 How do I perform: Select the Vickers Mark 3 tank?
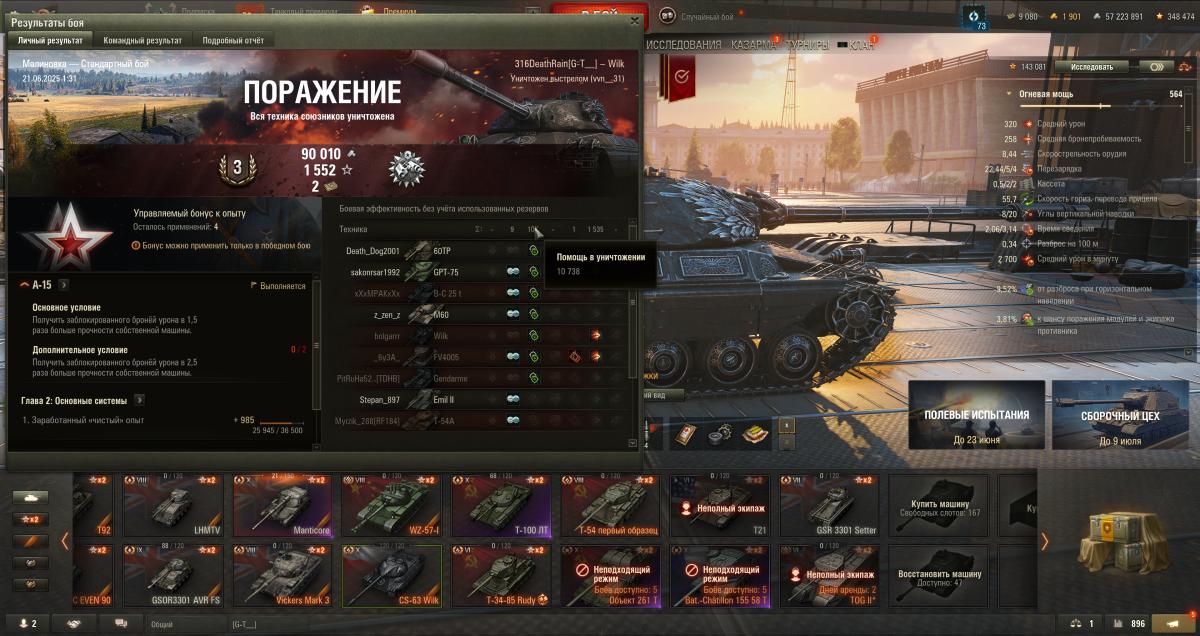point(283,576)
